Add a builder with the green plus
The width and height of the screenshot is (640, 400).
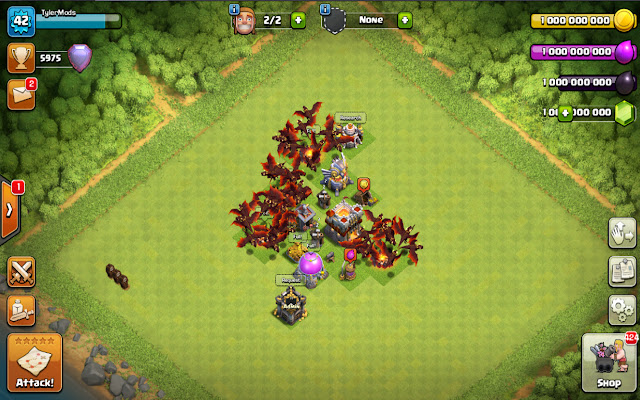(x=298, y=20)
